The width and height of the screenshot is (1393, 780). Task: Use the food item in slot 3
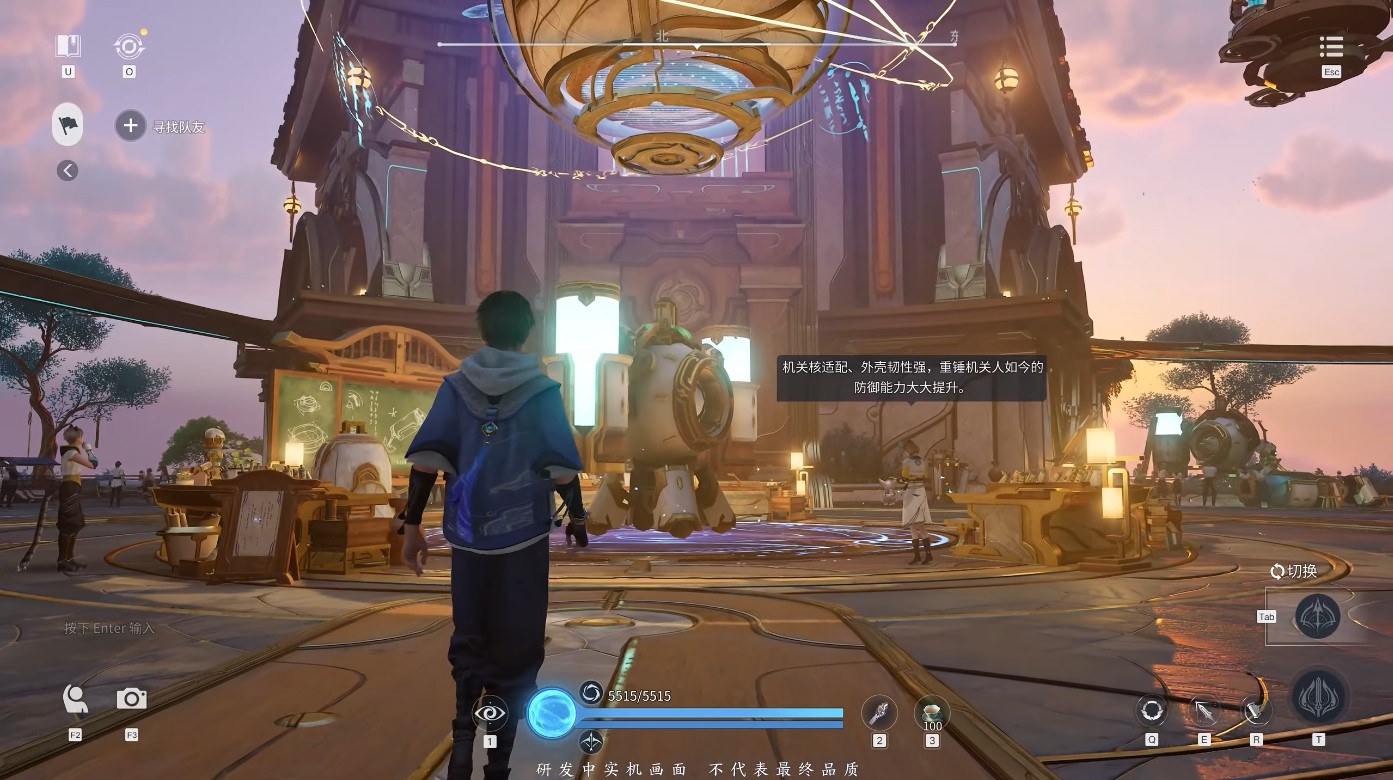(931, 714)
